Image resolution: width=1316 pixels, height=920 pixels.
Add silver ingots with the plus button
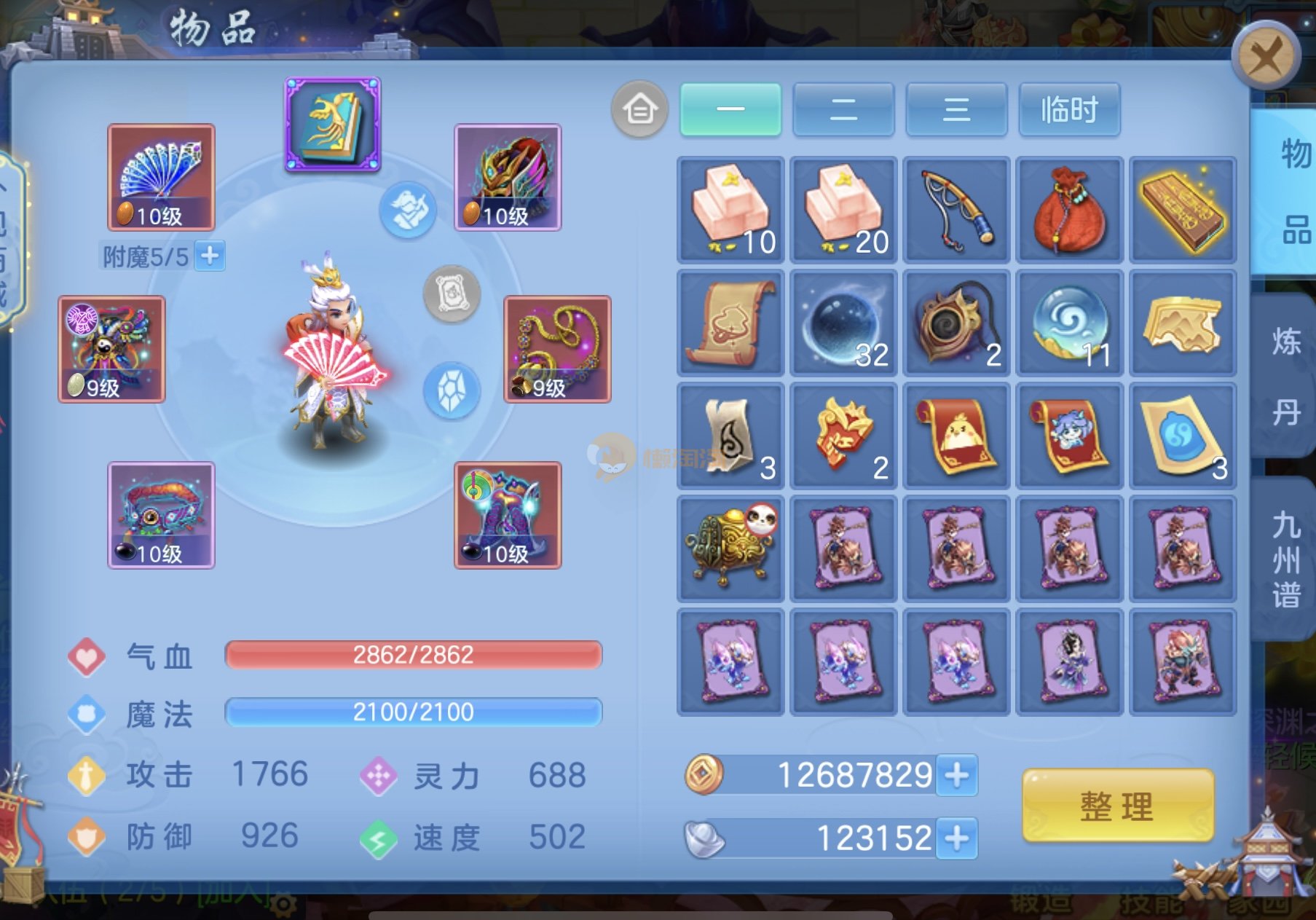[957, 838]
